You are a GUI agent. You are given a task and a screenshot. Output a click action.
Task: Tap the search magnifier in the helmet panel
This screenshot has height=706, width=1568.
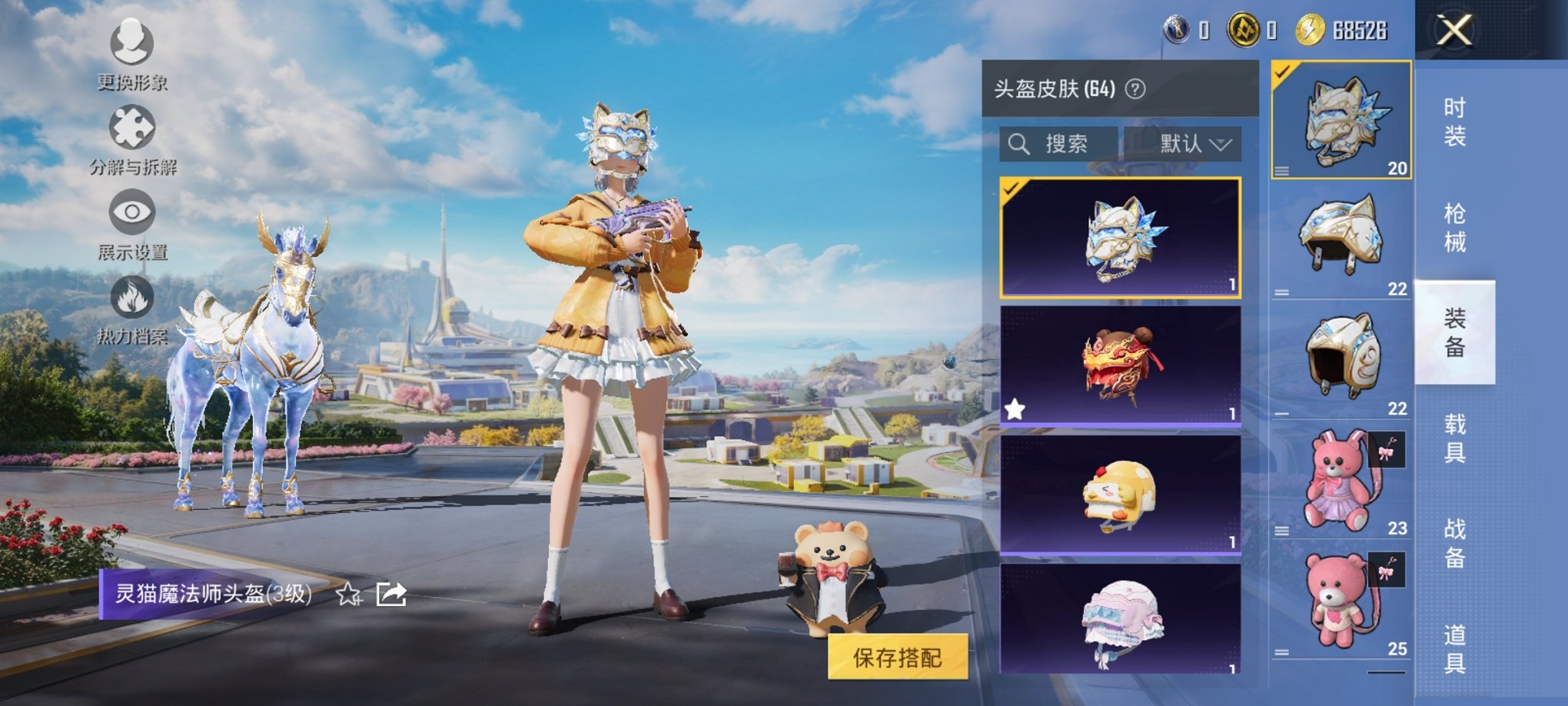[x=1020, y=142]
